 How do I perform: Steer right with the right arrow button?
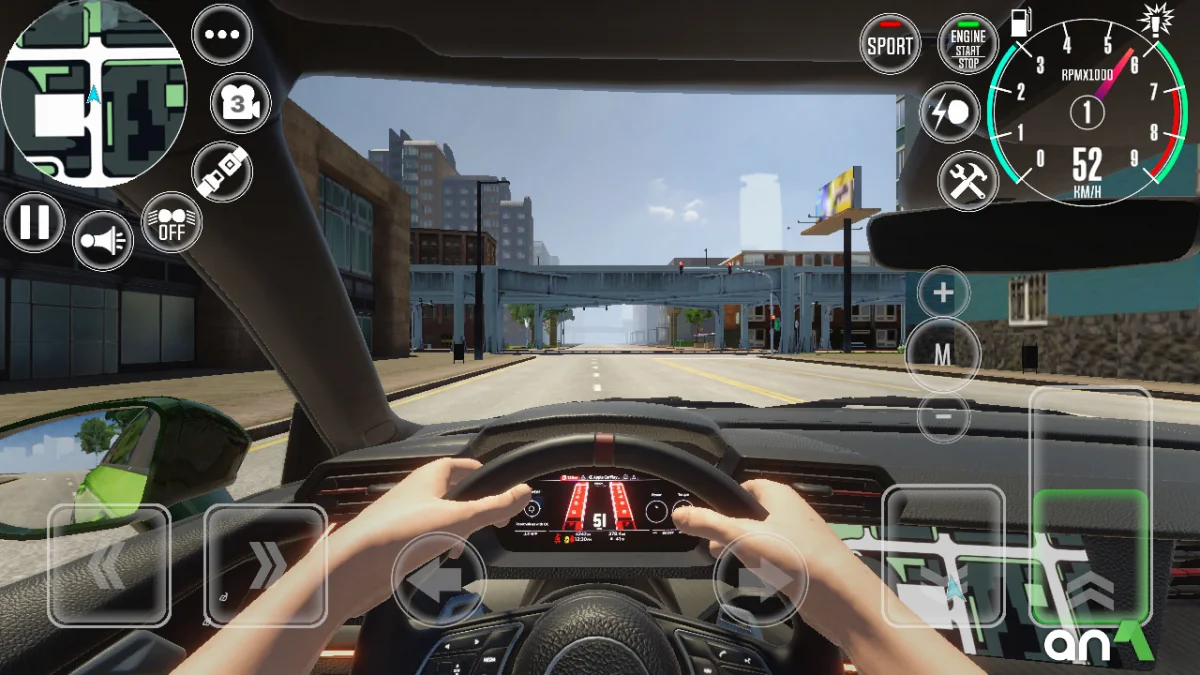(x=760, y=580)
